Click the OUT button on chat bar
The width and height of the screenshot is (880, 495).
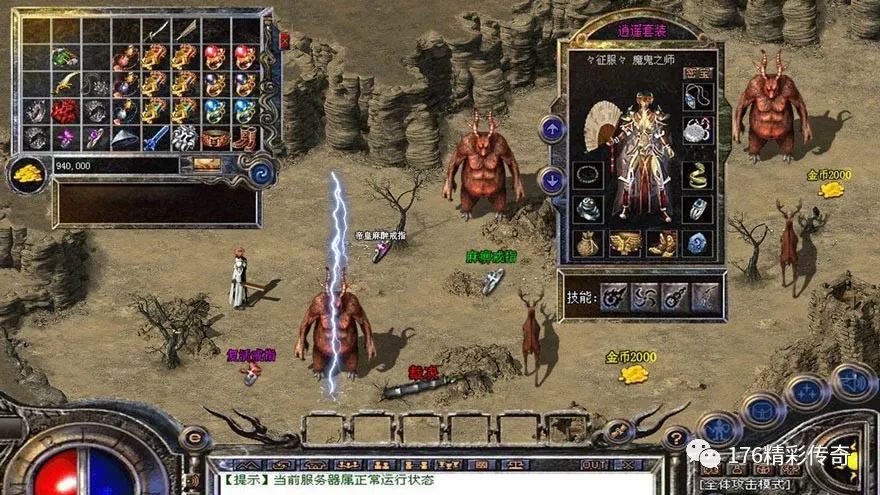click(594, 465)
